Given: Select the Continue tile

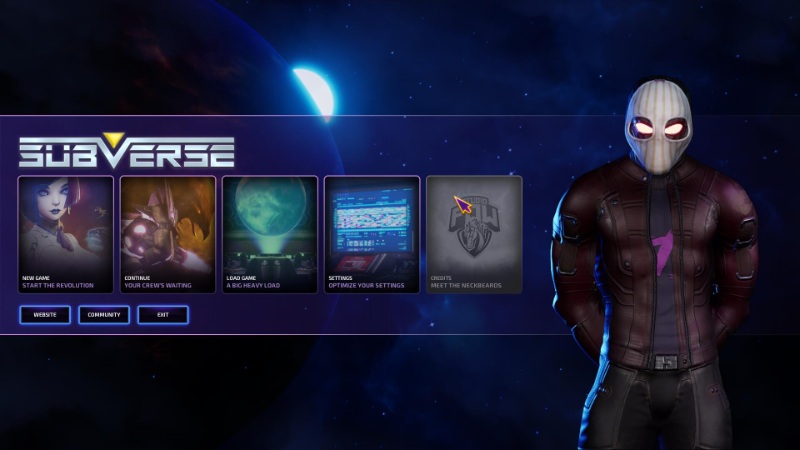Looking at the screenshot, I should coord(167,234).
